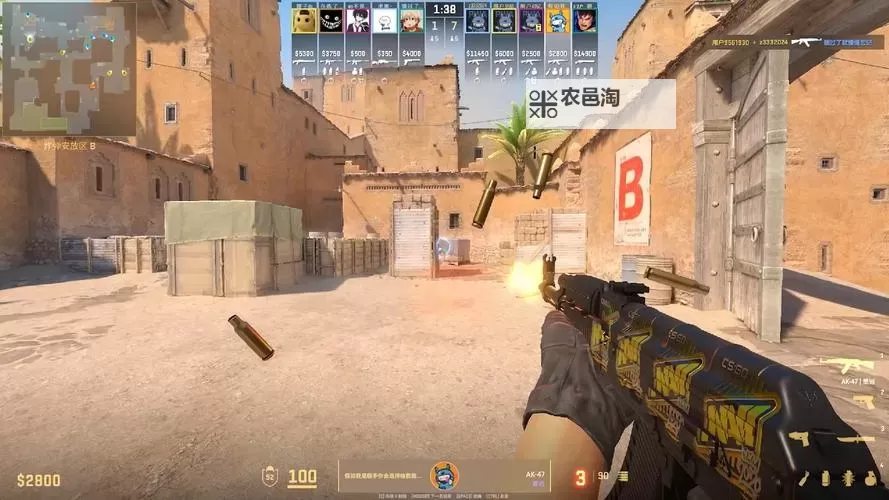Click the spectated player's avatar in bottom bar
The width and height of the screenshot is (889, 500).
click(443, 476)
